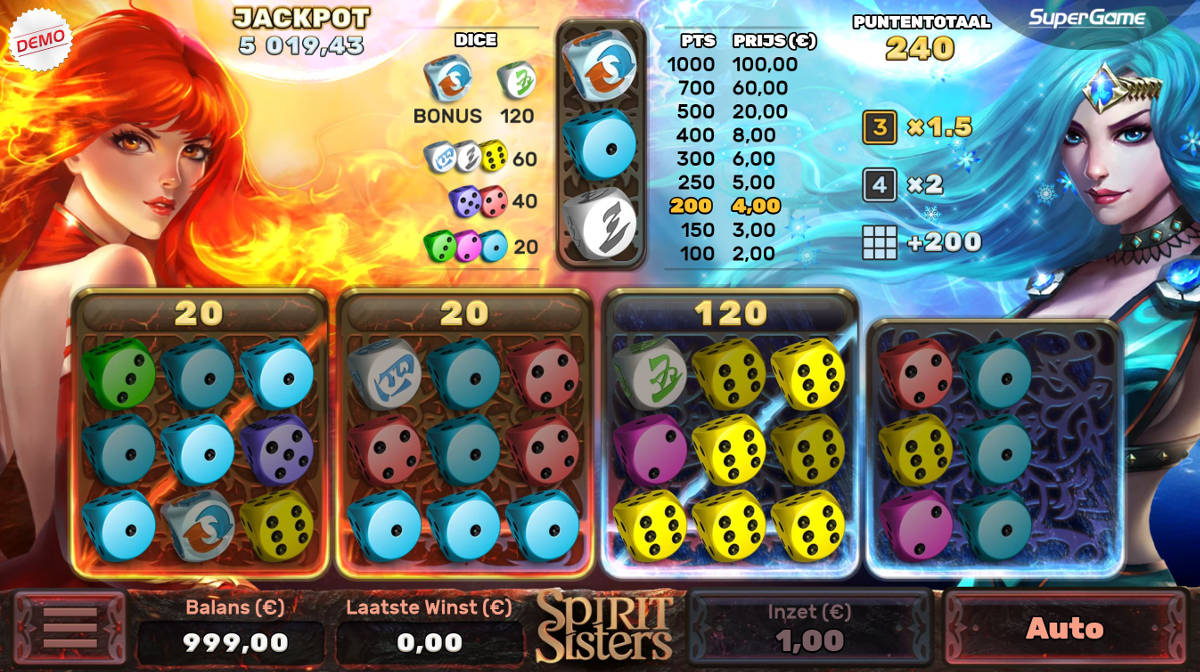
Task: Activate the Auto play button
Action: (x=1064, y=629)
